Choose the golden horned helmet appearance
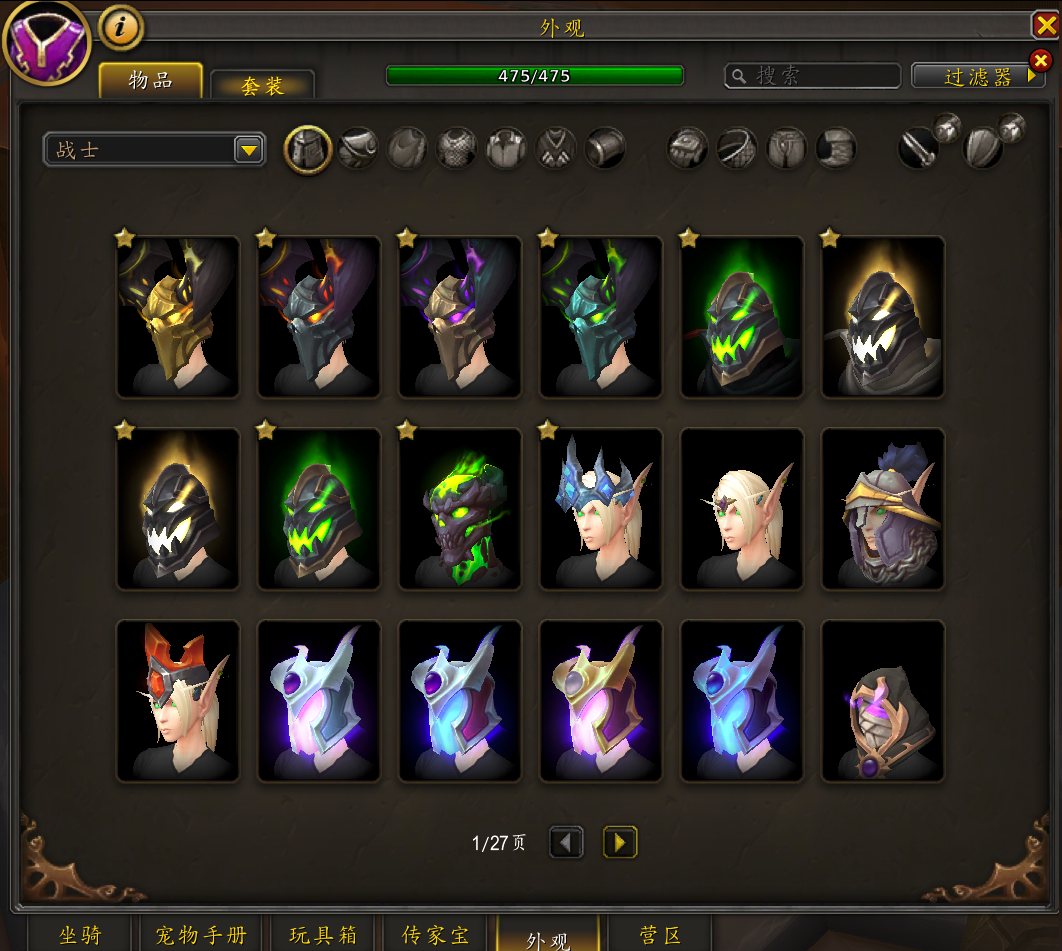This screenshot has height=951, width=1062. tap(178, 317)
